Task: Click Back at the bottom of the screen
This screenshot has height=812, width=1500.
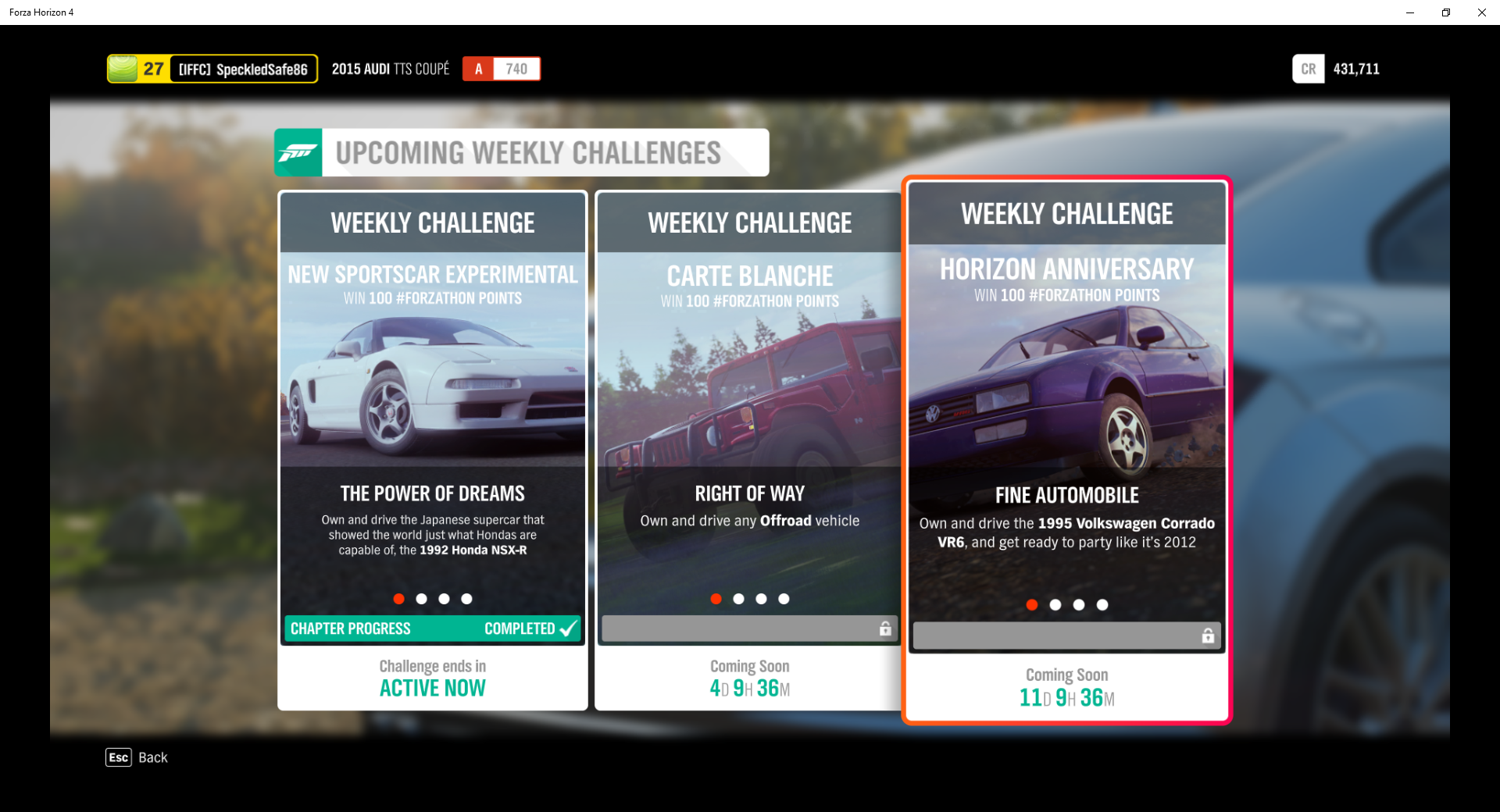Action: (153, 757)
